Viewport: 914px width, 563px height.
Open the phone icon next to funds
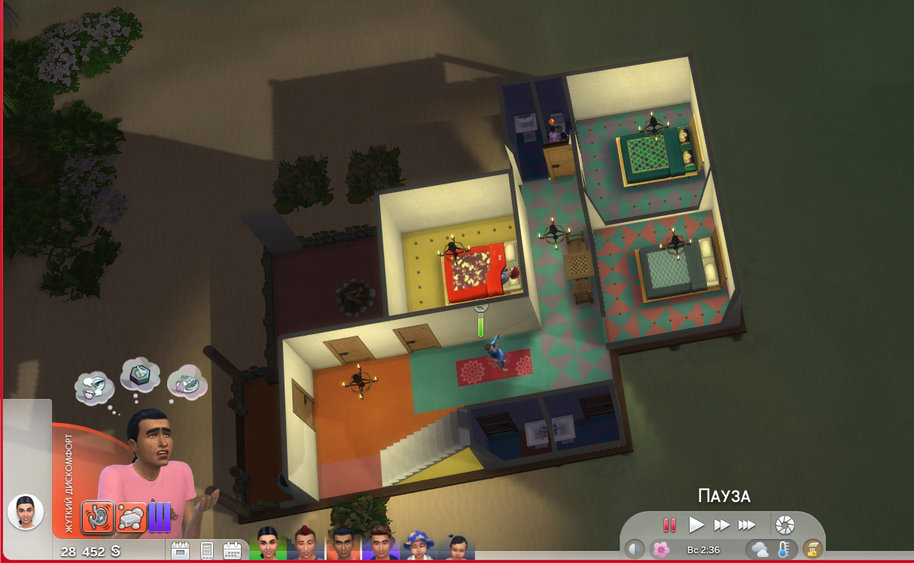[x=207, y=550]
